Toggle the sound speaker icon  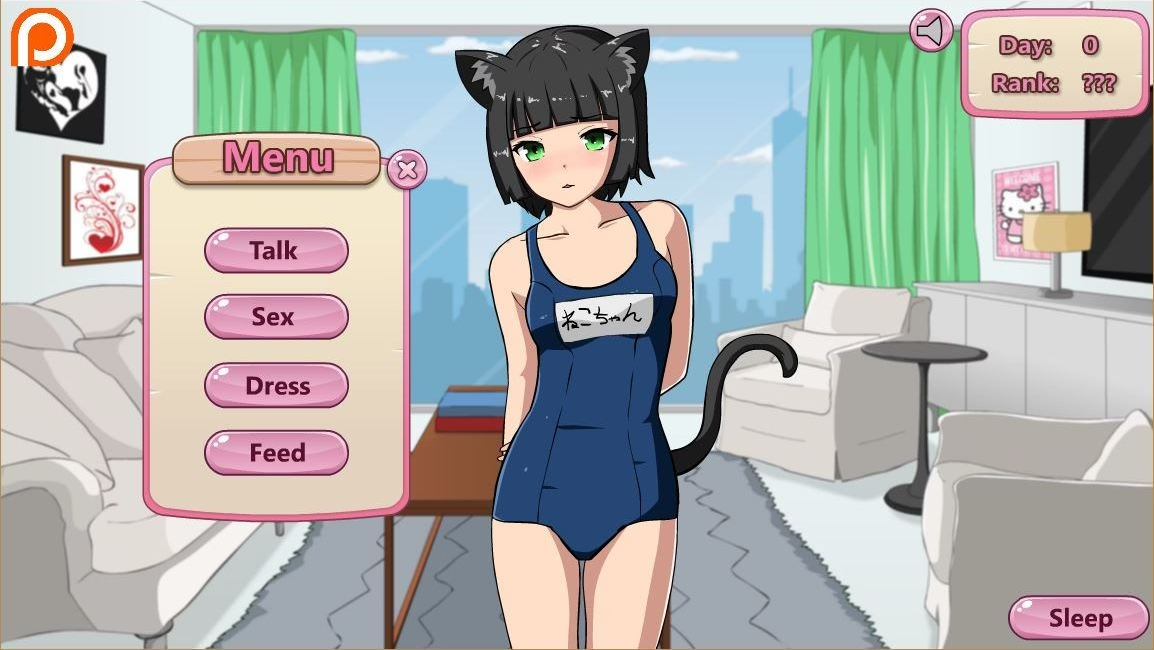point(931,31)
